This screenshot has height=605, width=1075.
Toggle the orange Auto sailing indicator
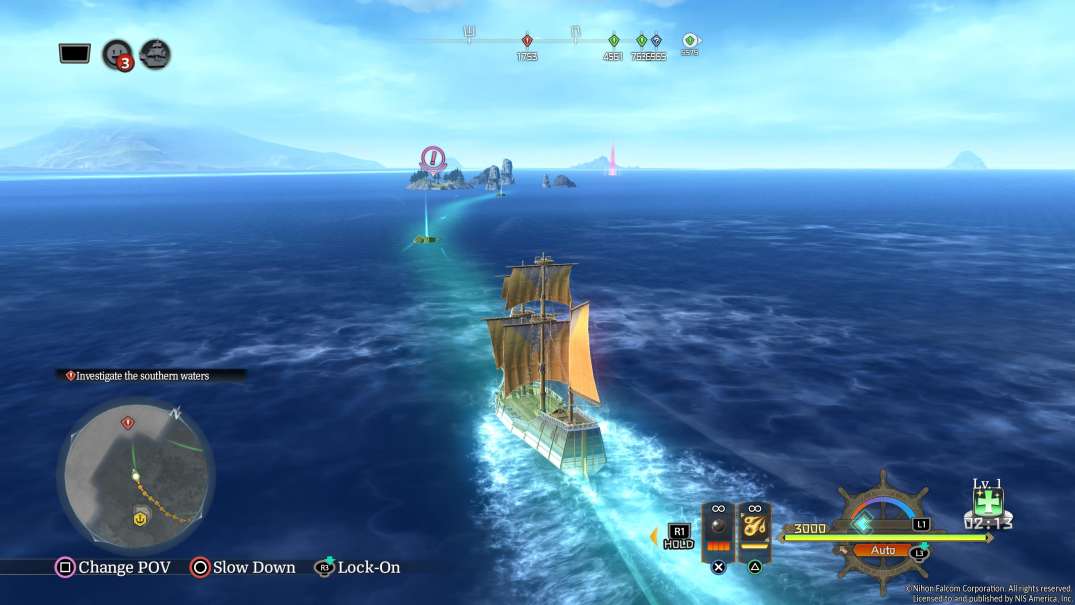[883, 550]
